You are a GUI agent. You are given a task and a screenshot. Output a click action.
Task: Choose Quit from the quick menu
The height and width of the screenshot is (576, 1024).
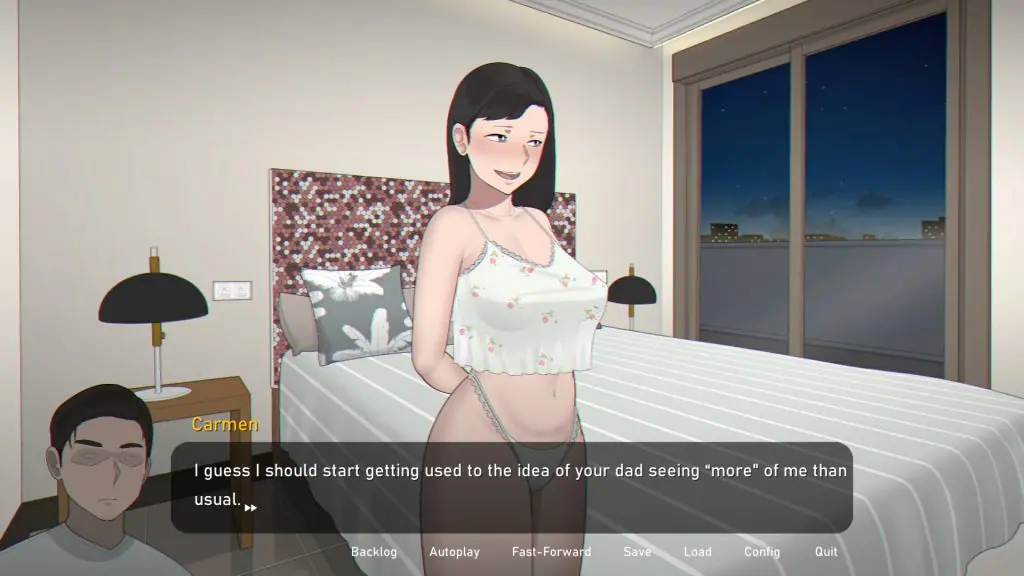pos(826,552)
